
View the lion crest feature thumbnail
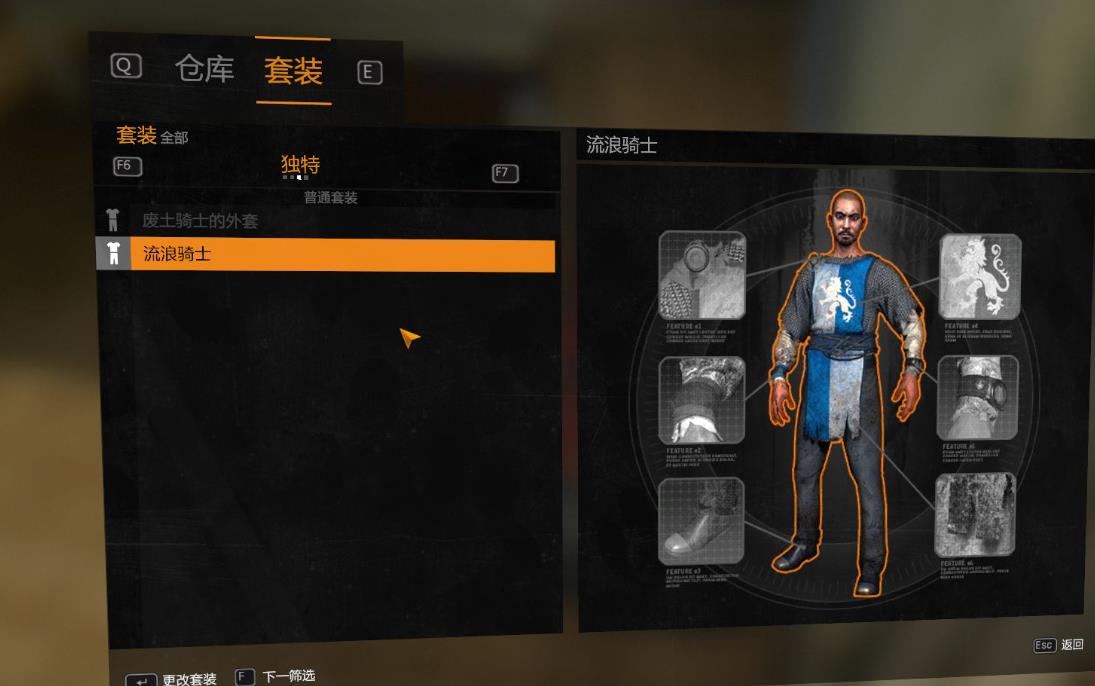click(x=980, y=277)
